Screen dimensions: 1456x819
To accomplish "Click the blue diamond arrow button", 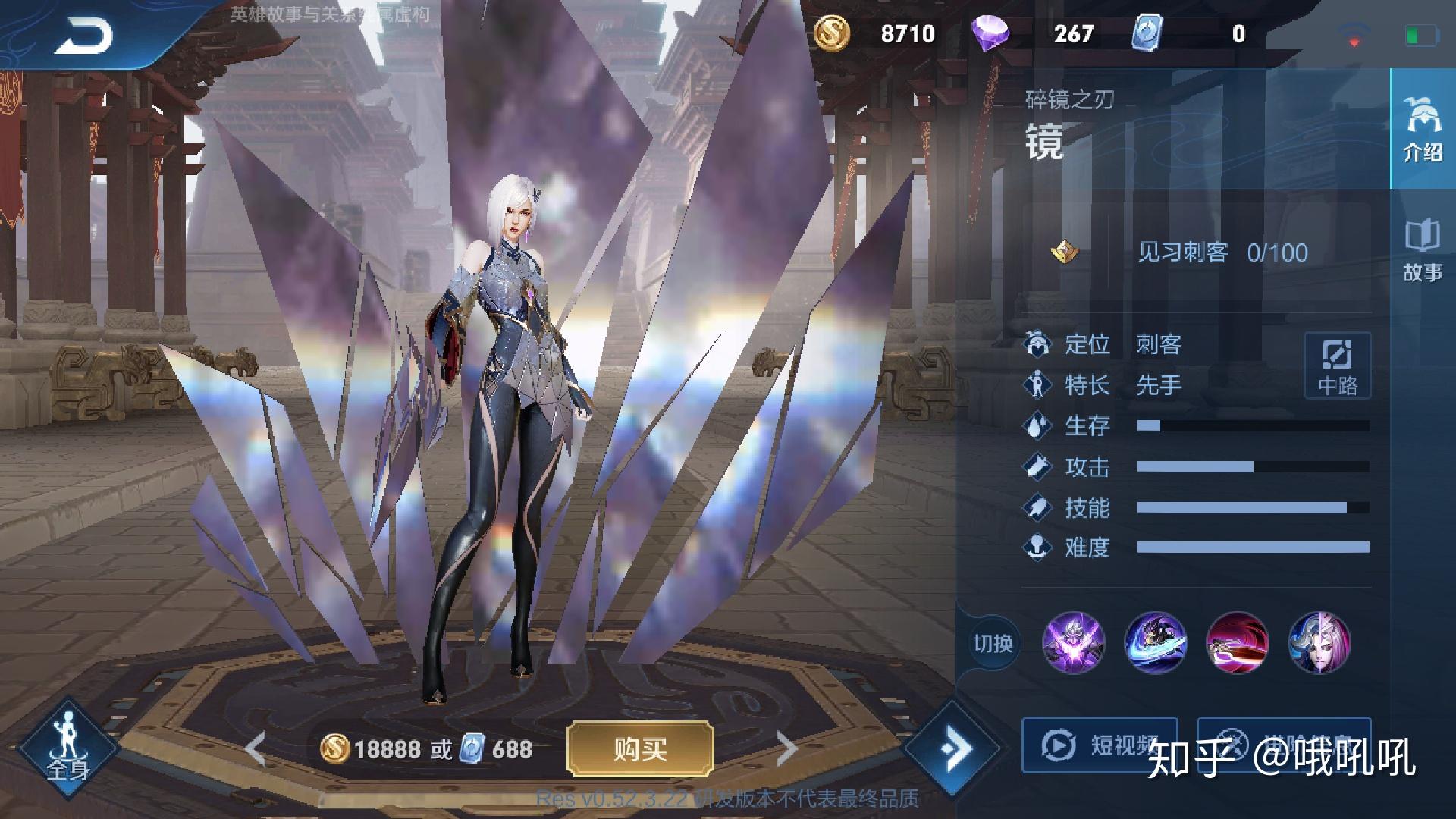I will (953, 748).
